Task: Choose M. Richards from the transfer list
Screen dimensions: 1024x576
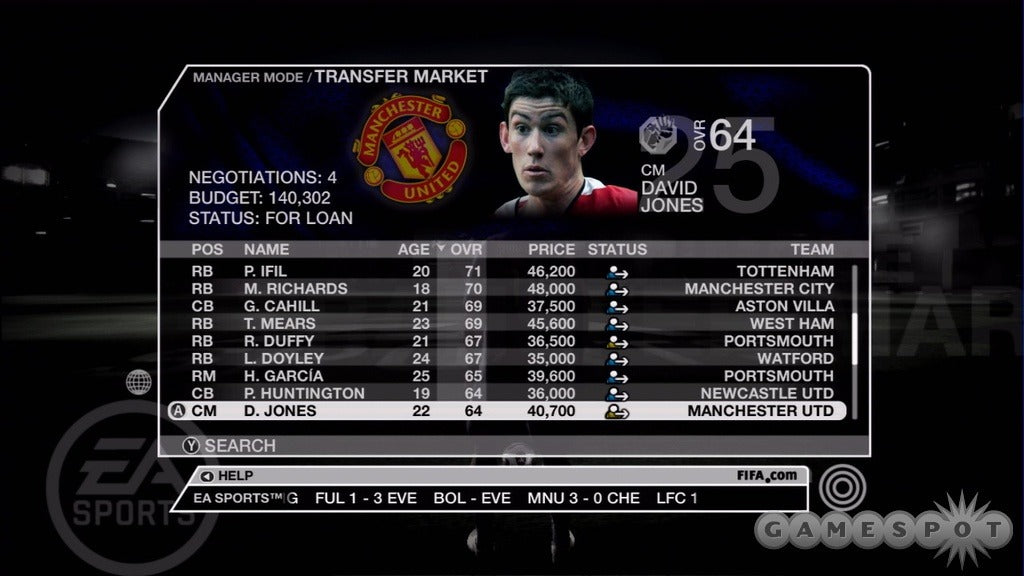Action: click(512, 289)
